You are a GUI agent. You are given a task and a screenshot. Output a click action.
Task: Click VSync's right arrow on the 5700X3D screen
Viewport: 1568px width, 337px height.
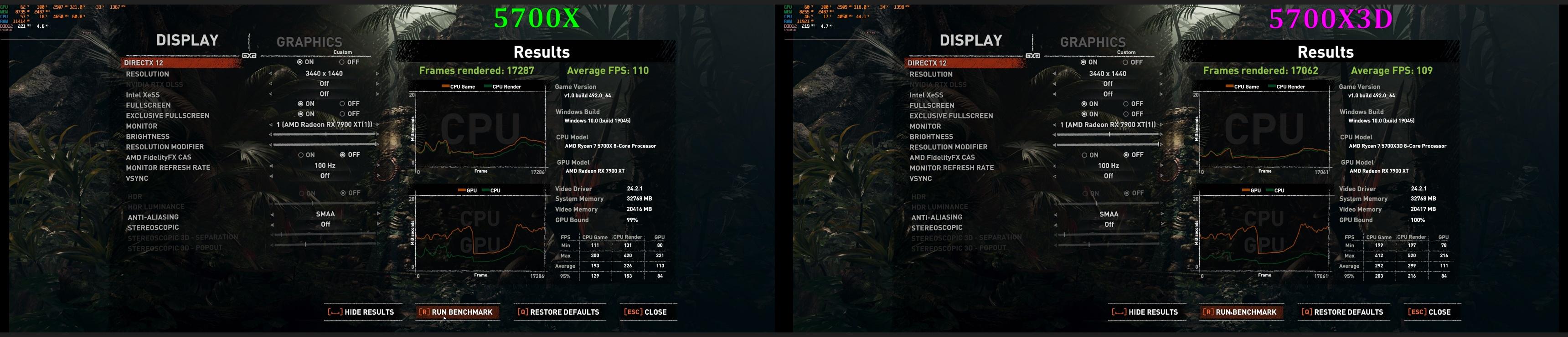1161,176
